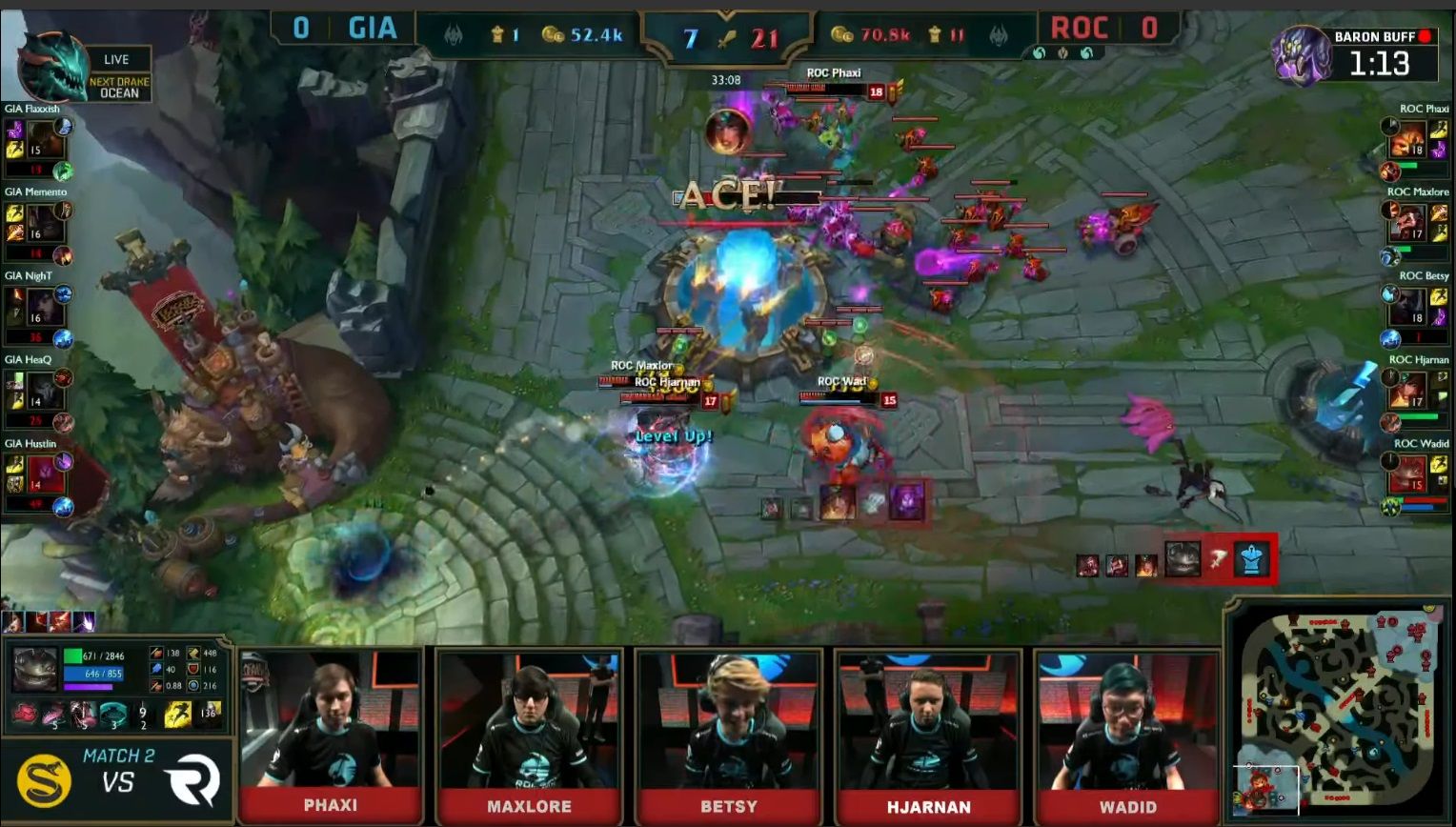Viewport: 1456px width, 827px height.
Task: Select ROC Phaxi's champion portrait
Action: pyautogui.click(x=1408, y=141)
